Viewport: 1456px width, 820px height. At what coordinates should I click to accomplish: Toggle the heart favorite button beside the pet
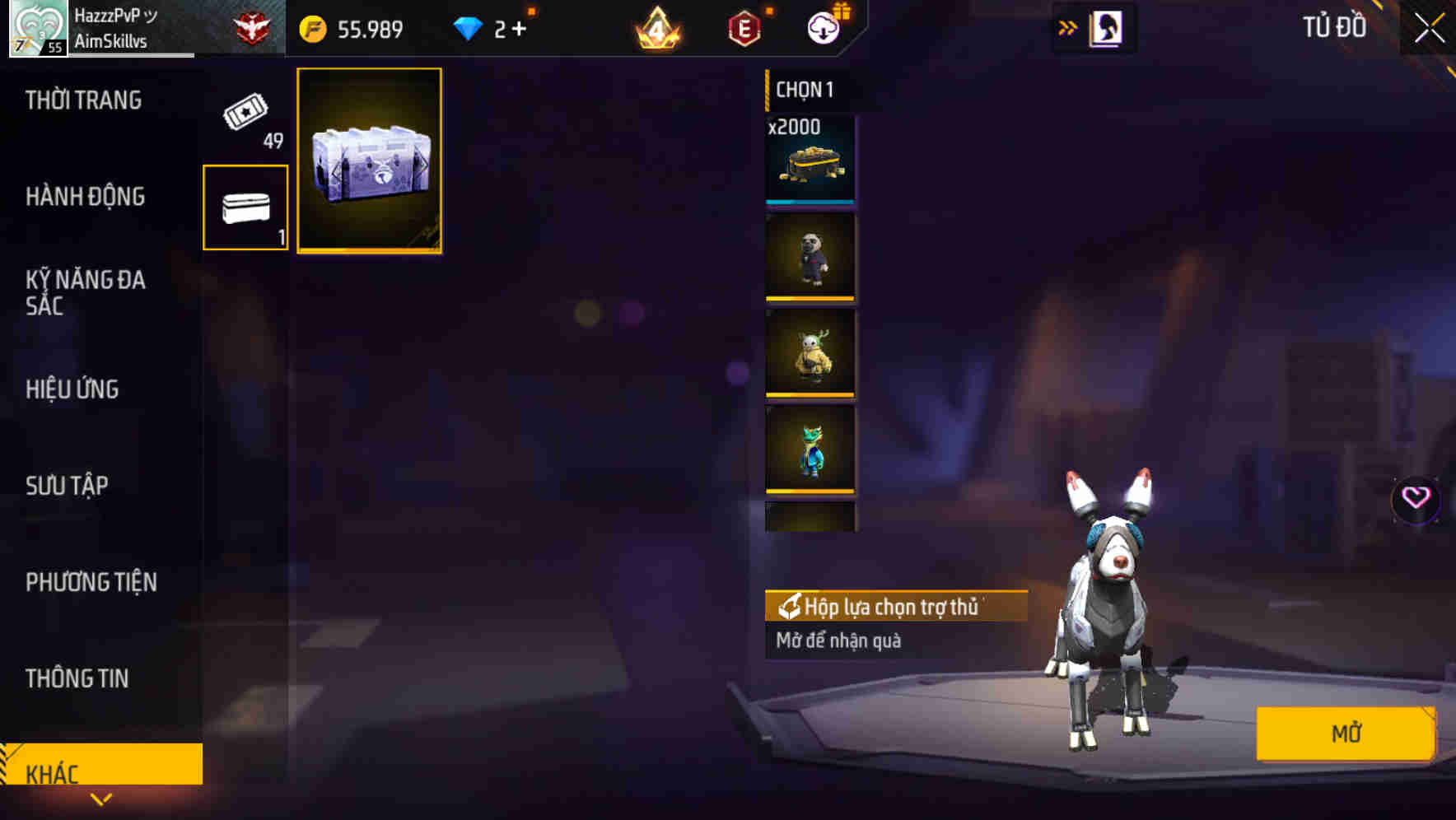[1418, 498]
